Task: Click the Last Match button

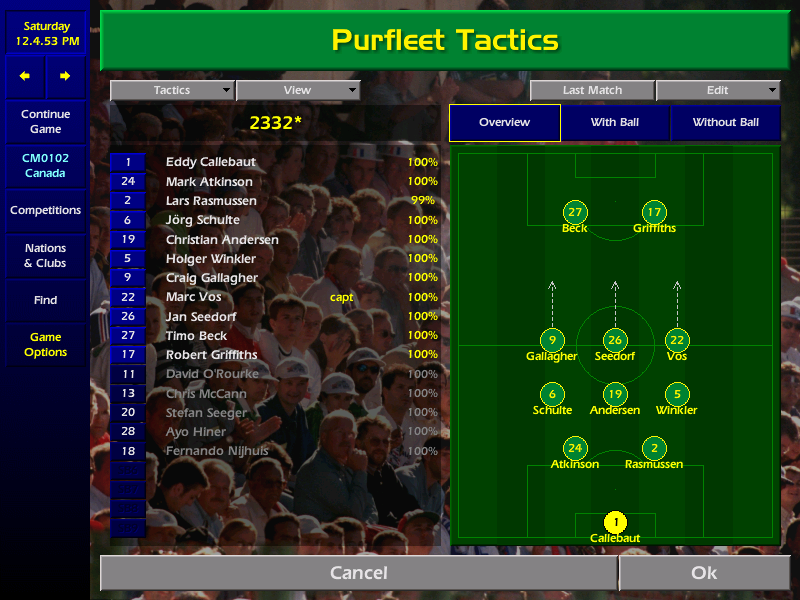Action: click(592, 91)
